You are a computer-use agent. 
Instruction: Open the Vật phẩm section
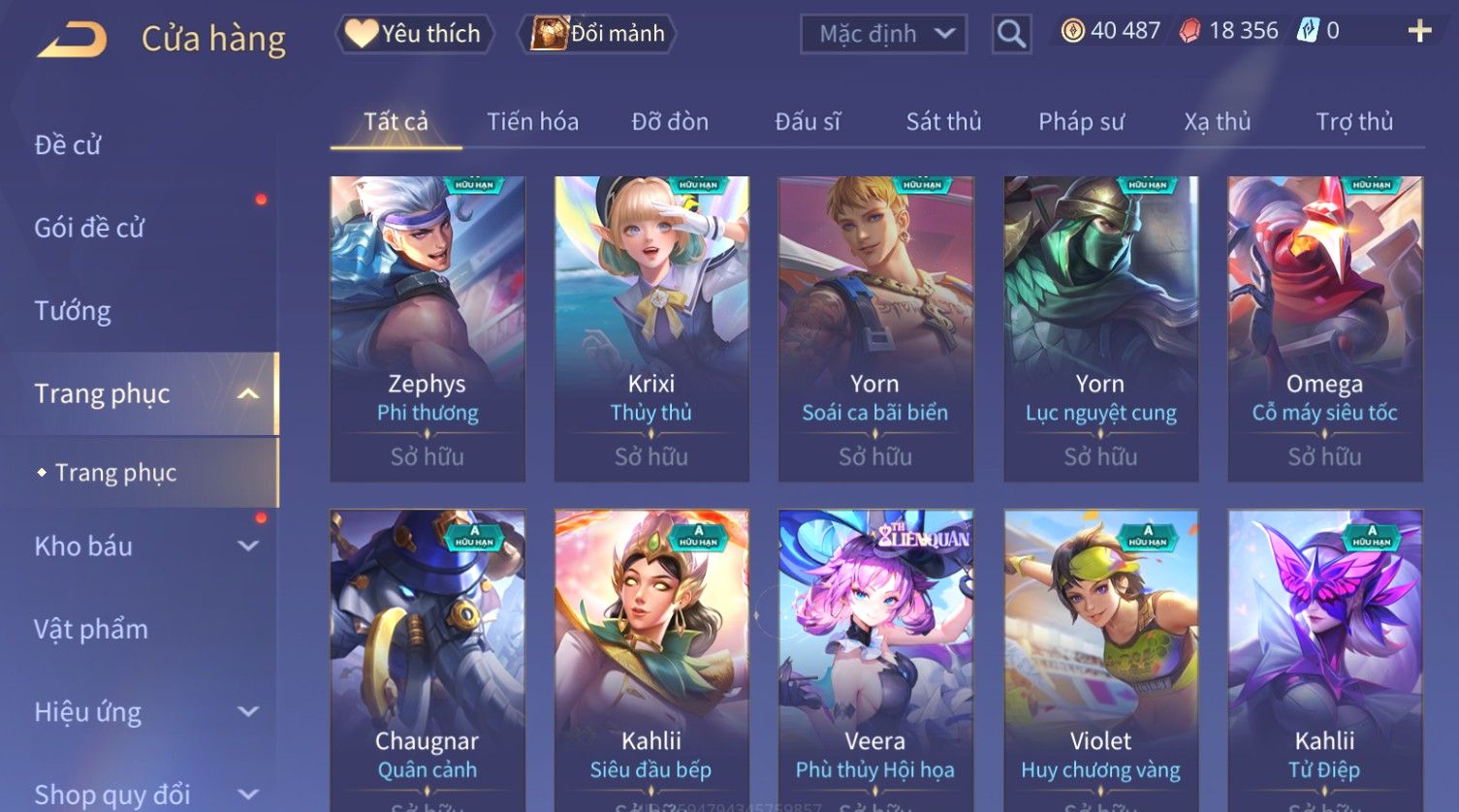(91, 630)
